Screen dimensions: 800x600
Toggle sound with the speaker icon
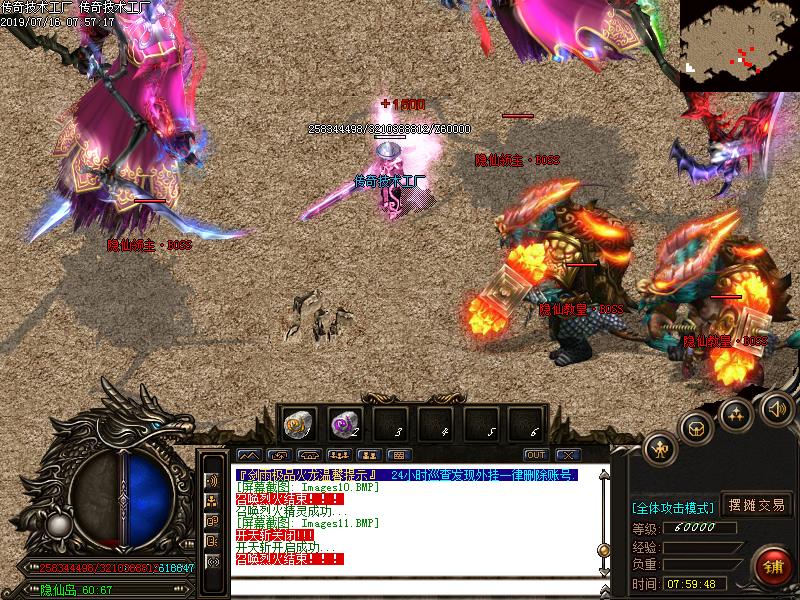(x=777, y=407)
